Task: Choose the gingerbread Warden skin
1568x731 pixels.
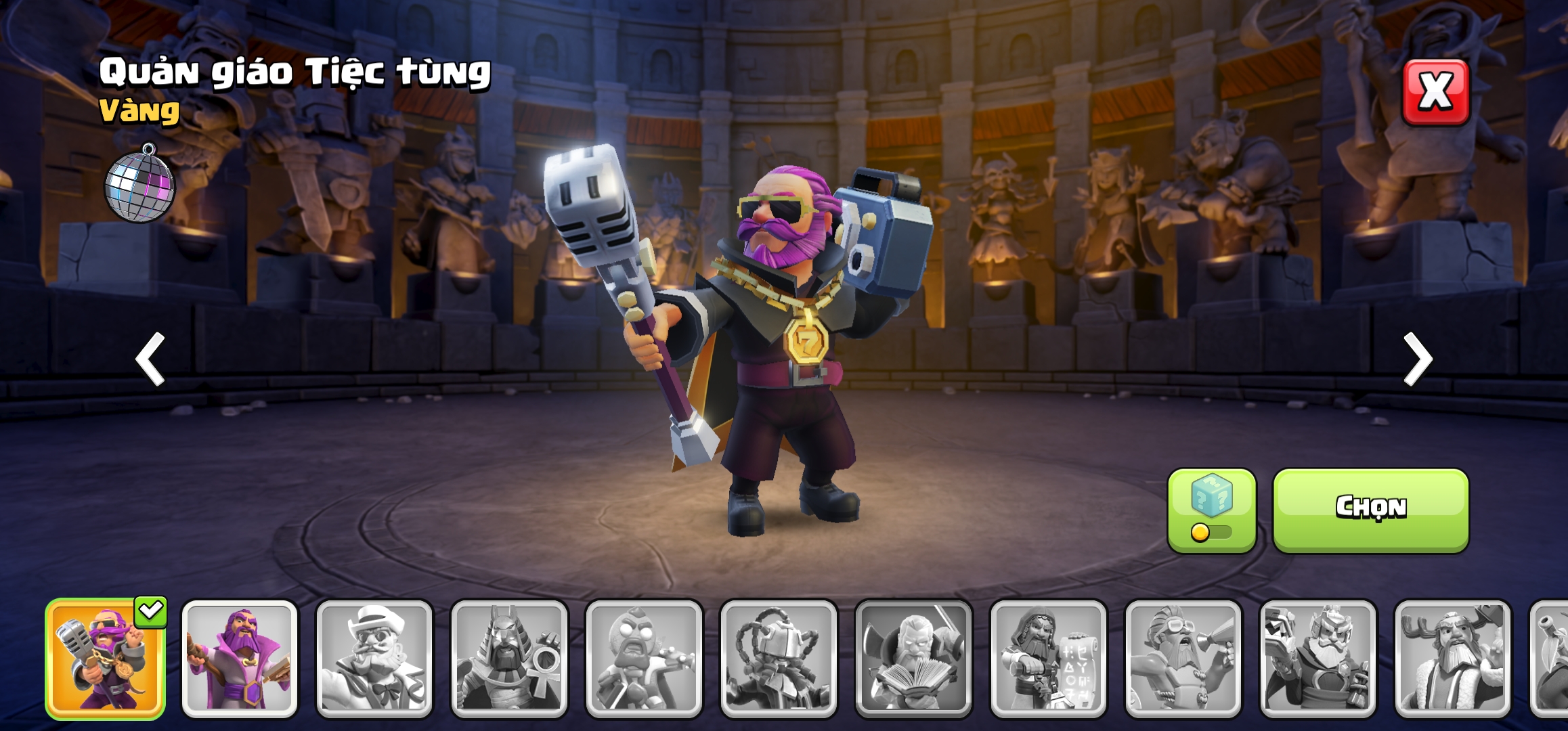Action: coord(644,658)
